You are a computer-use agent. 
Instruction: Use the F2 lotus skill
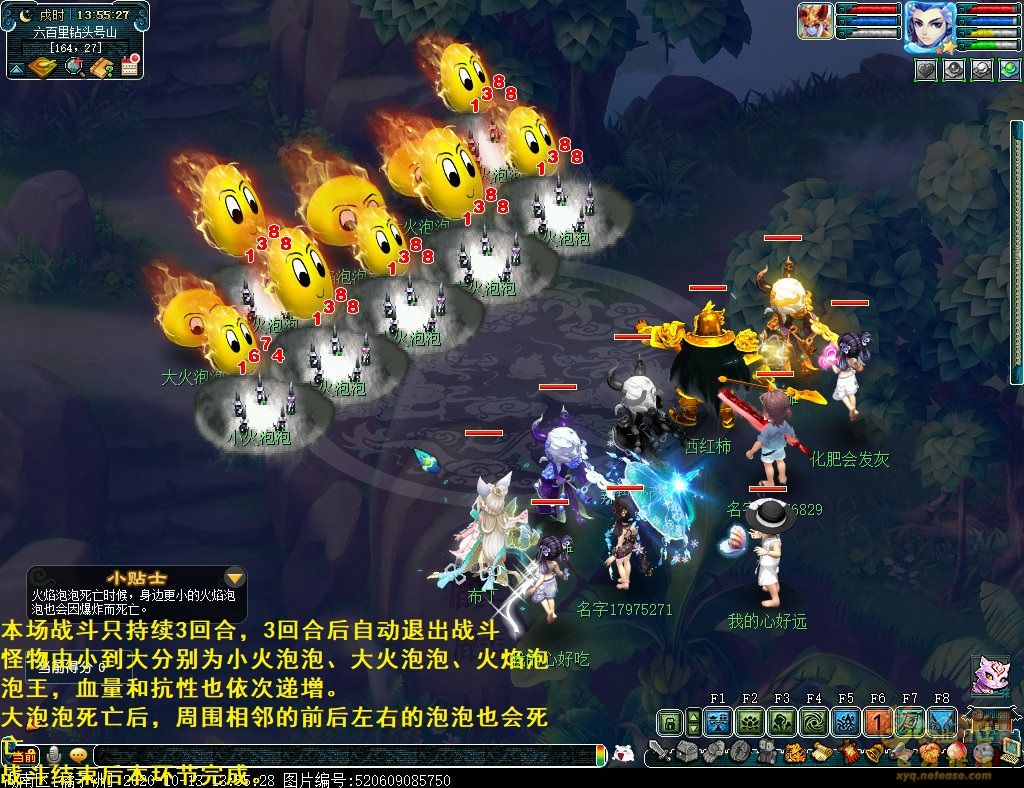pos(749,722)
